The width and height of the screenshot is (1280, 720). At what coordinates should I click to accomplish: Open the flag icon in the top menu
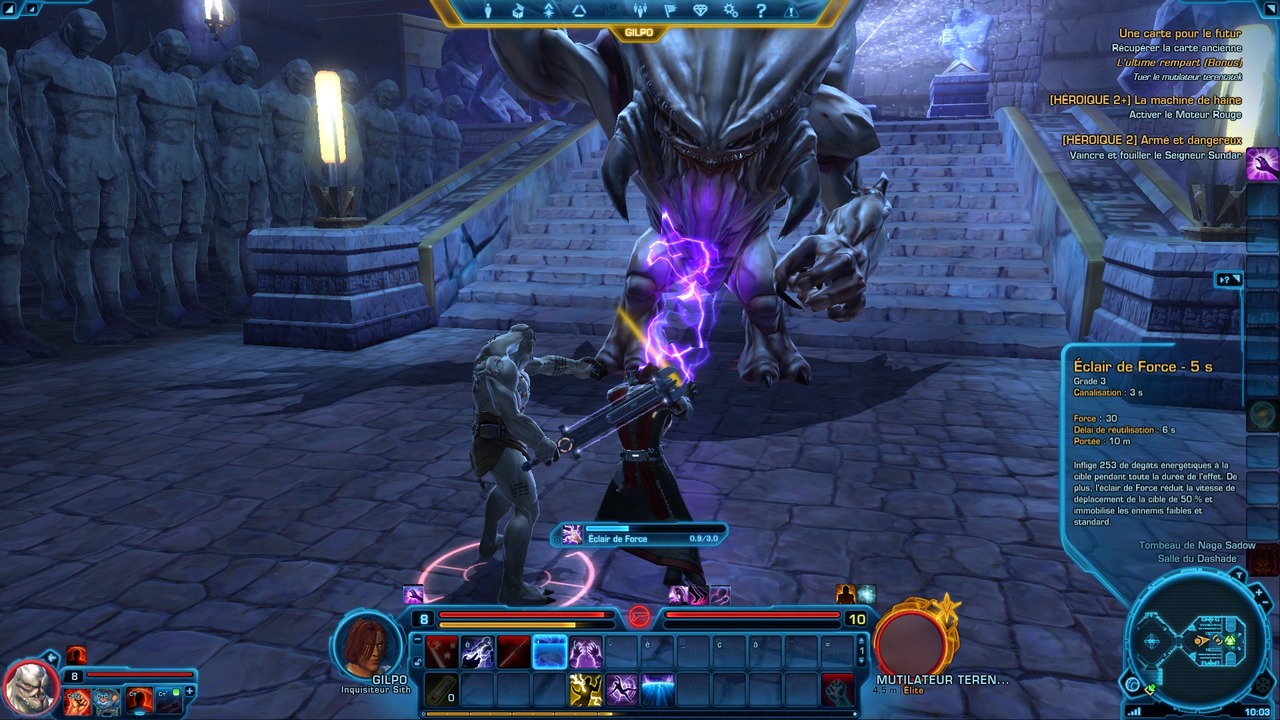[x=670, y=12]
